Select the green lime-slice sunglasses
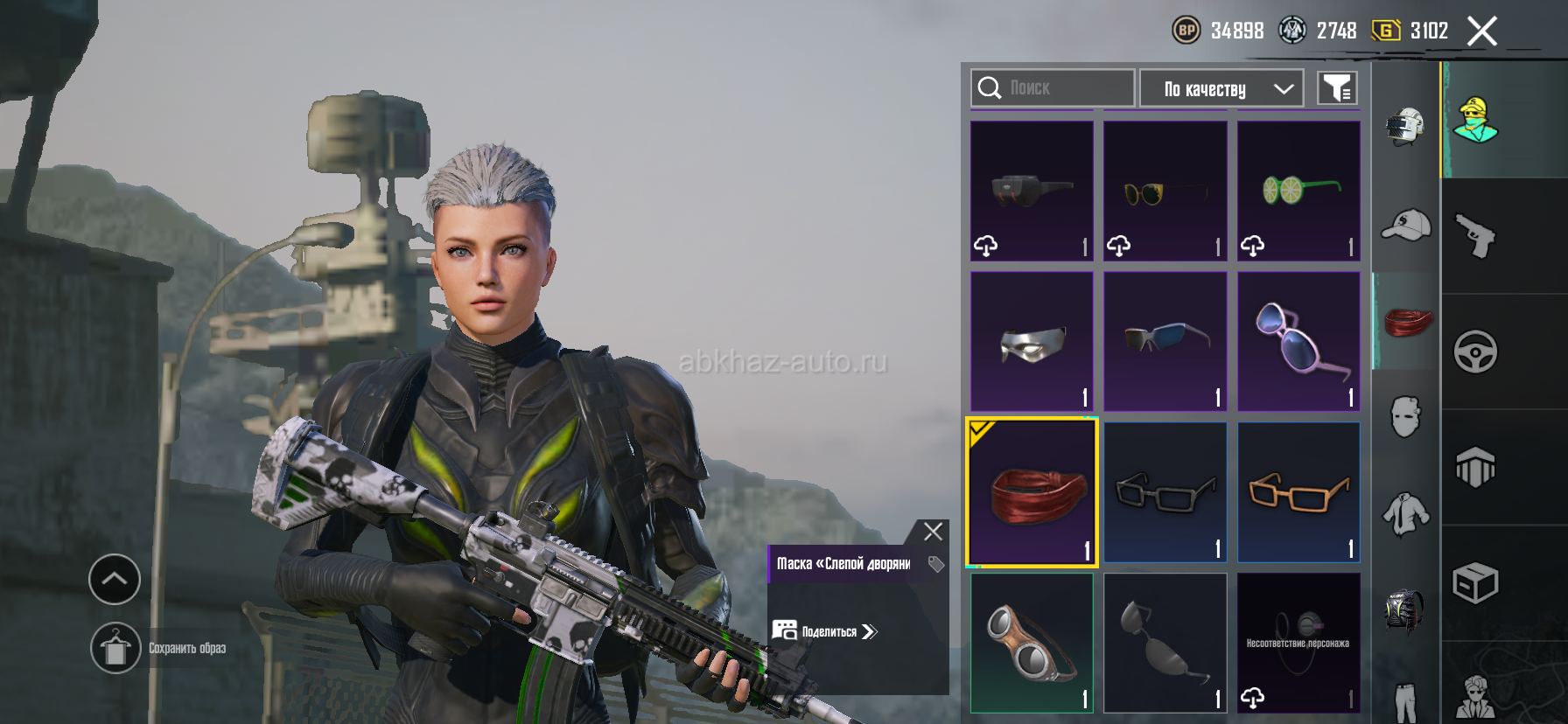 1298,191
